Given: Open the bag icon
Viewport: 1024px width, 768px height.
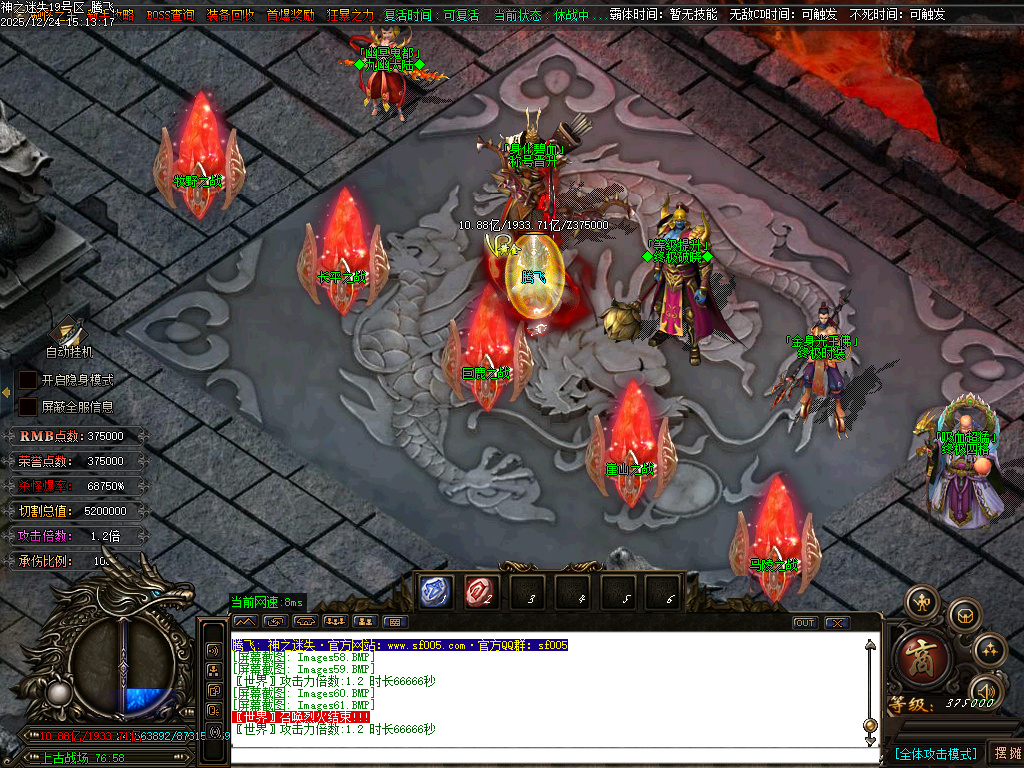Looking at the screenshot, I should click(x=964, y=614).
